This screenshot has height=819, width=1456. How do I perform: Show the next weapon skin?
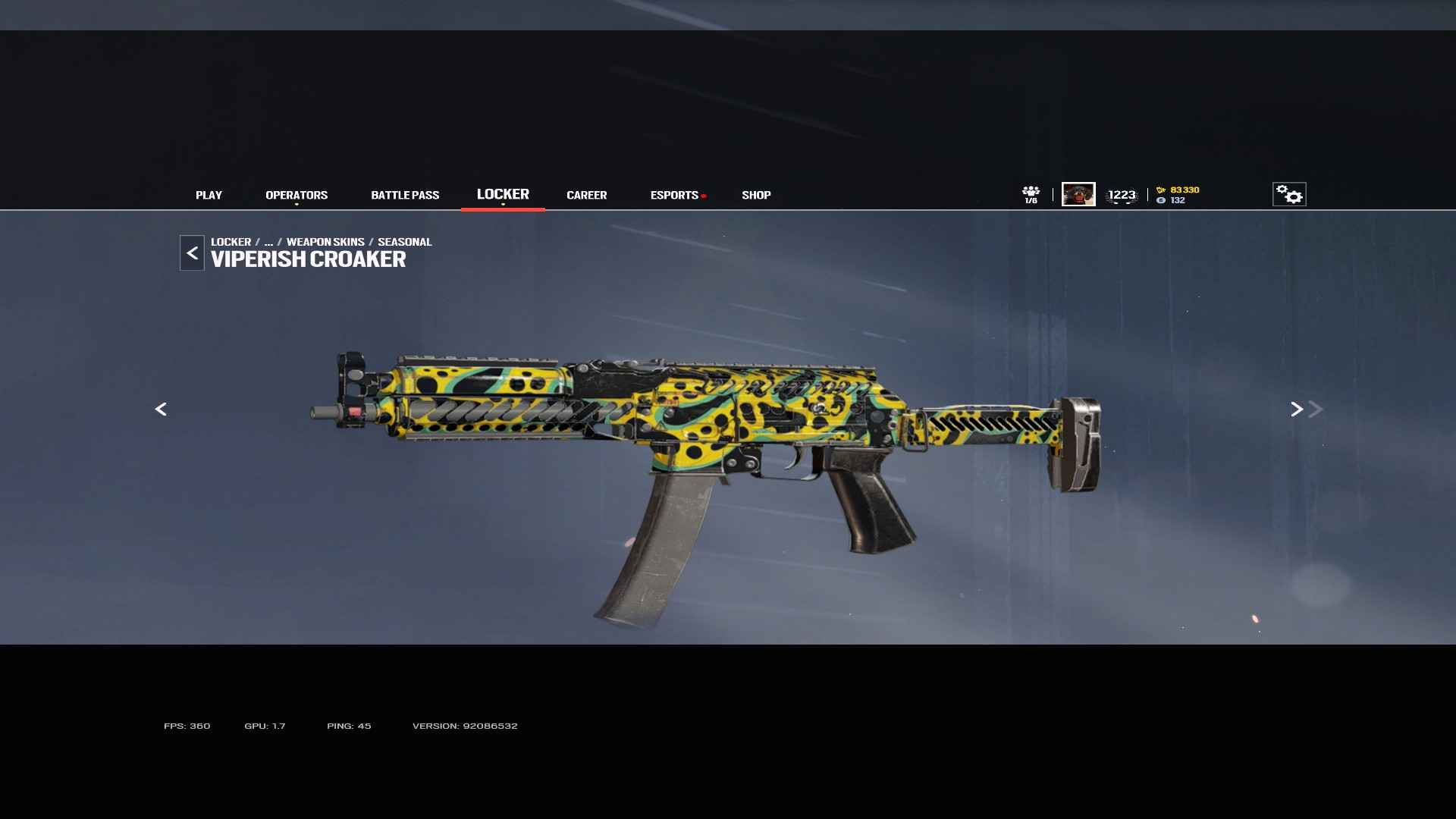(x=1297, y=409)
